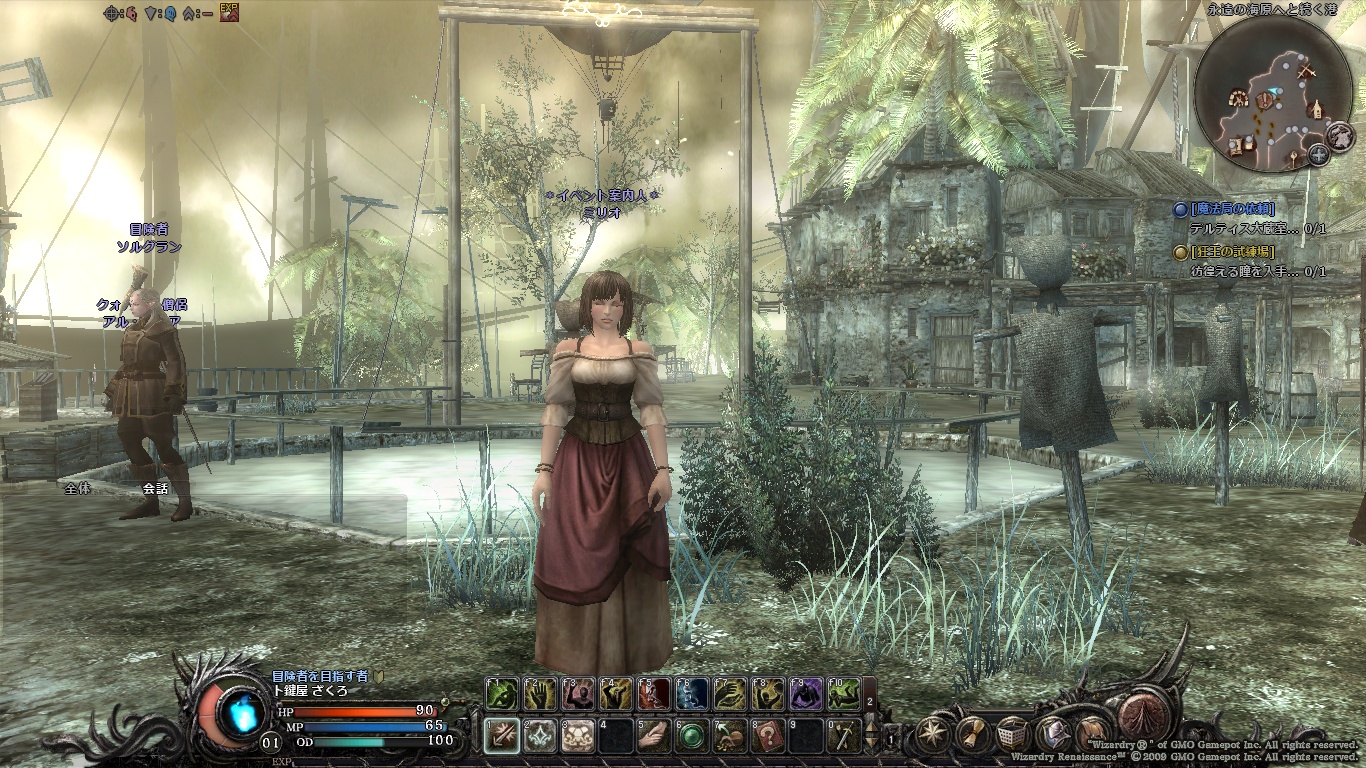Activate the green crouching emote in F1
This screenshot has width=1366, height=768.
pos(502,694)
